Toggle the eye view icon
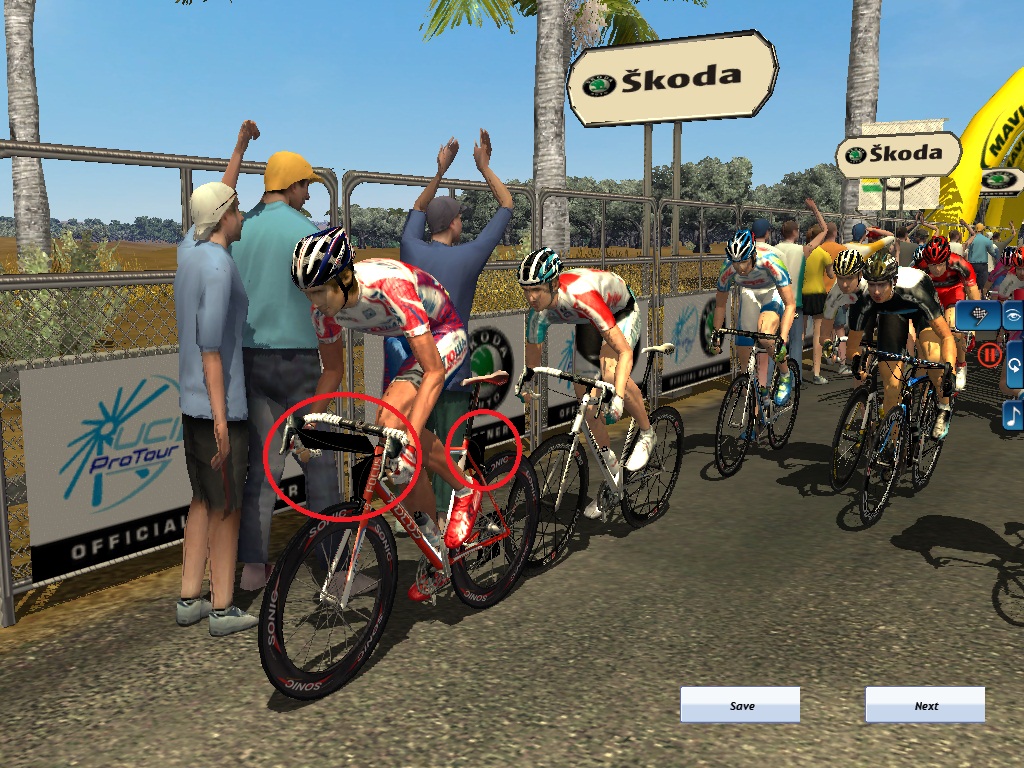The height and width of the screenshot is (768, 1024). [x=1013, y=316]
